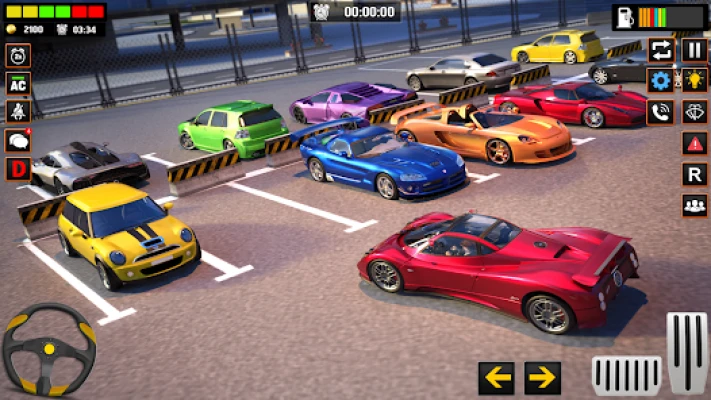The height and width of the screenshot is (400, 711).
Task: Open the blue gear settings
Action: 660,81
